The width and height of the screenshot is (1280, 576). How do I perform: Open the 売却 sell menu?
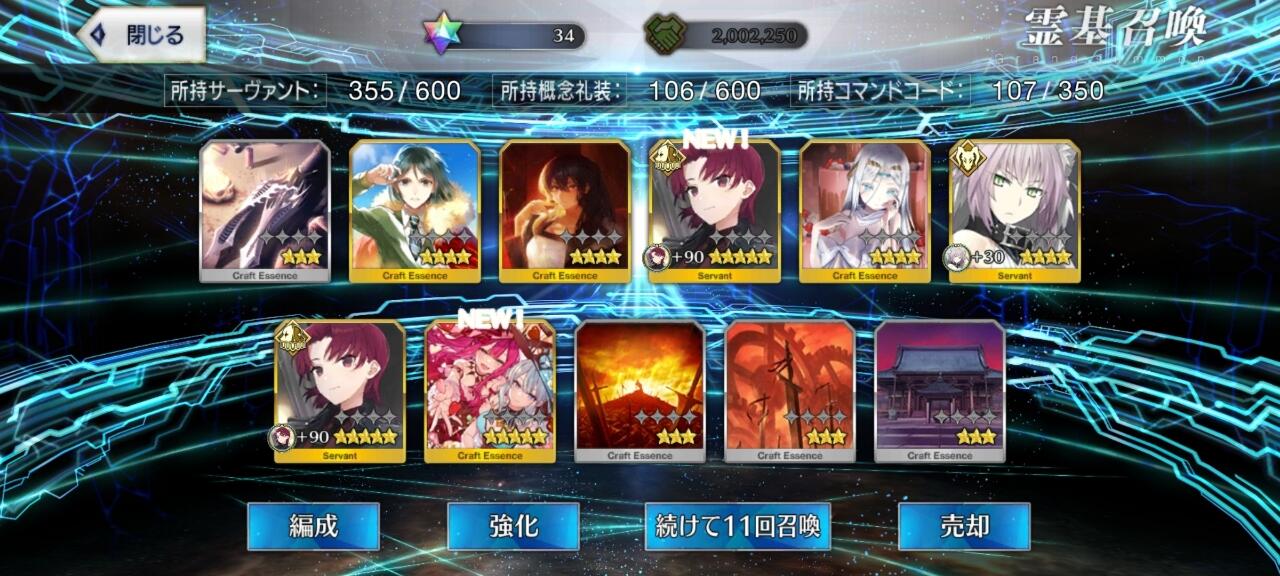point(964,526)
